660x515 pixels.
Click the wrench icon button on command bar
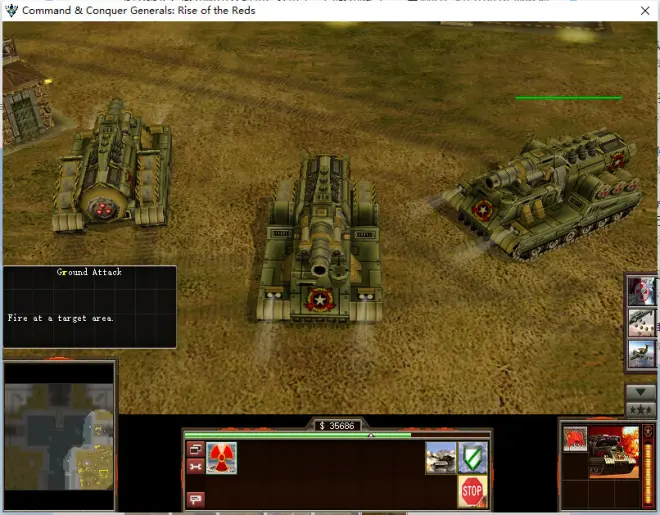[x=195, y=466]
